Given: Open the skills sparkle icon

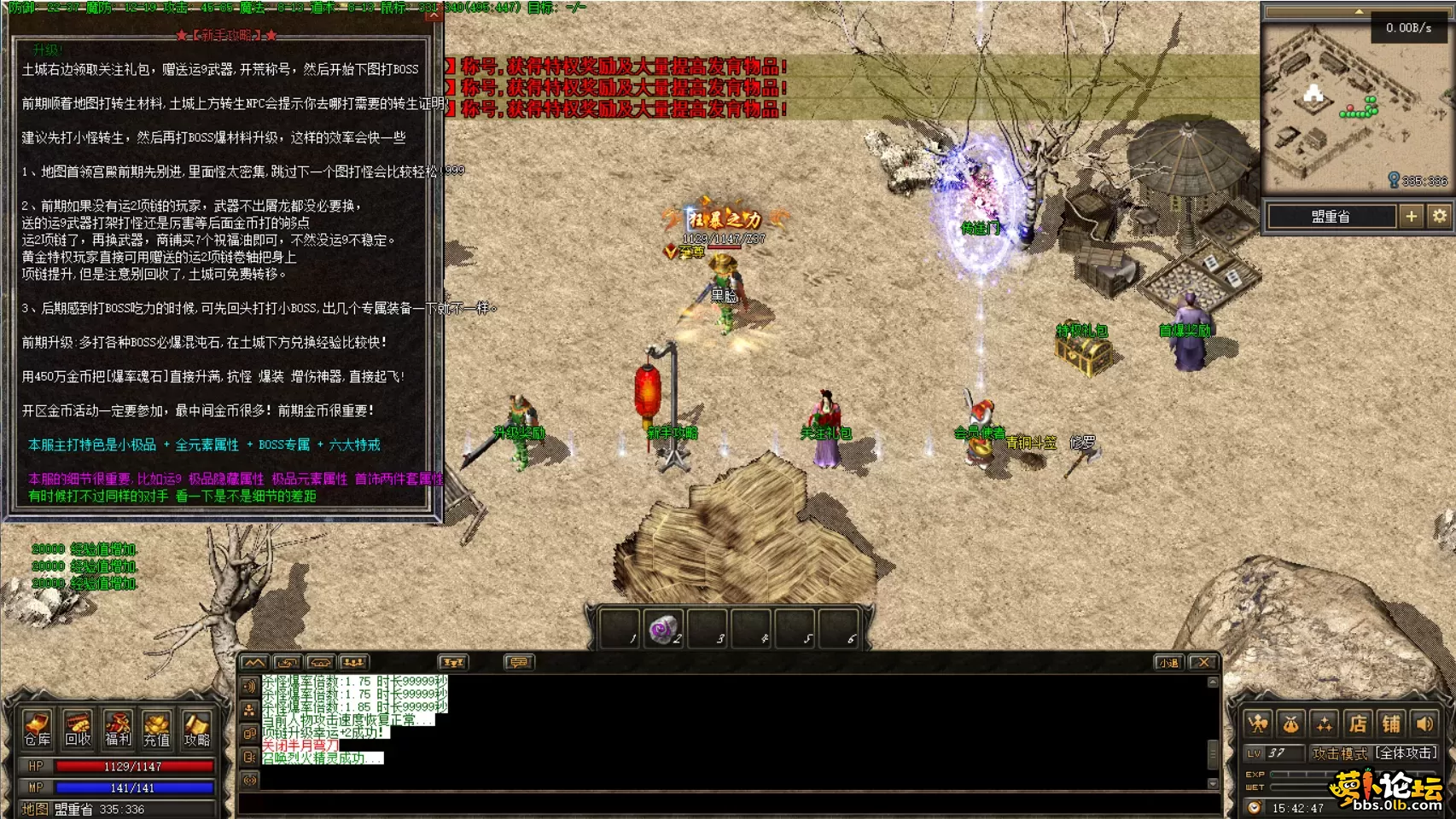Looking at the screenshot, I should click(x=1325, y=724).
